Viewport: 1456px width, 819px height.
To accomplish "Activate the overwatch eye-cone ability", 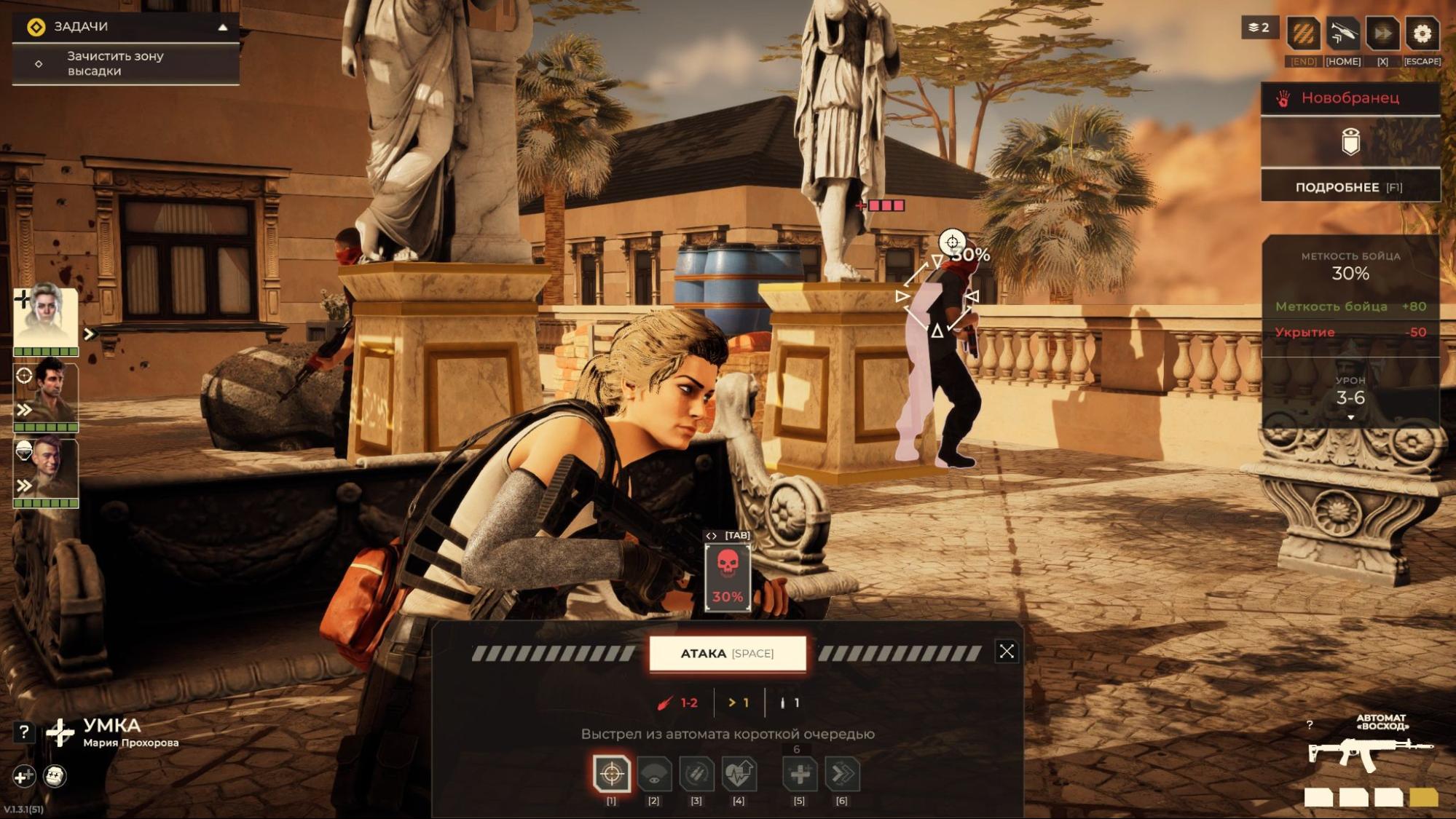I will click(x=654, y=774).
